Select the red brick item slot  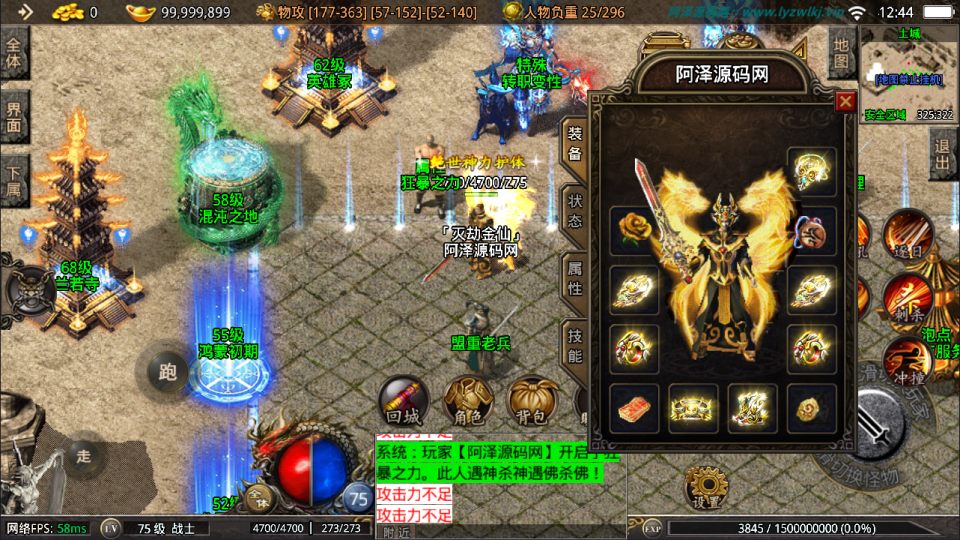tap(634, 408)
